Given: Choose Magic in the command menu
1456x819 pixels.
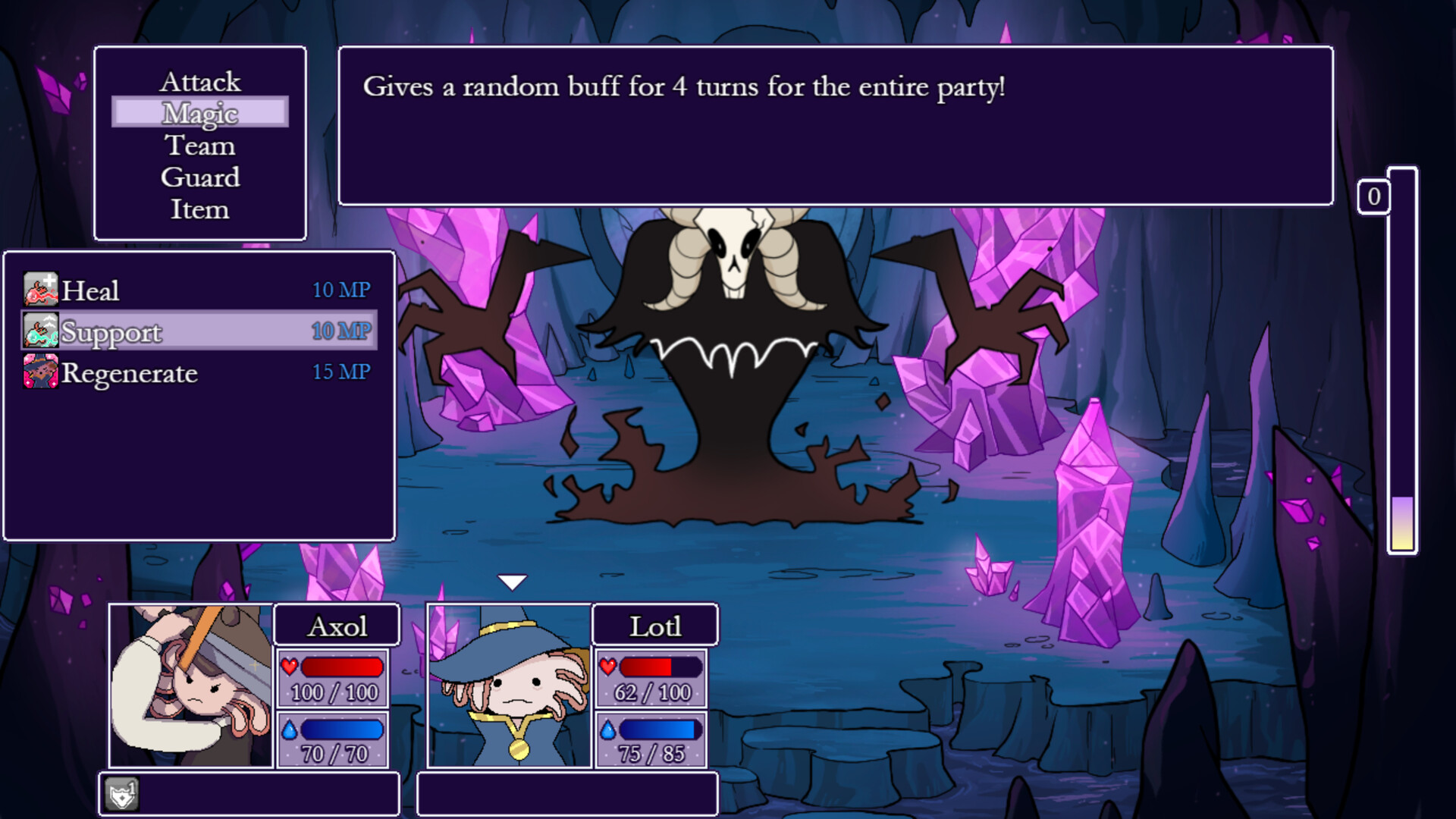Looking at the screenshot, I should (200, 112).
